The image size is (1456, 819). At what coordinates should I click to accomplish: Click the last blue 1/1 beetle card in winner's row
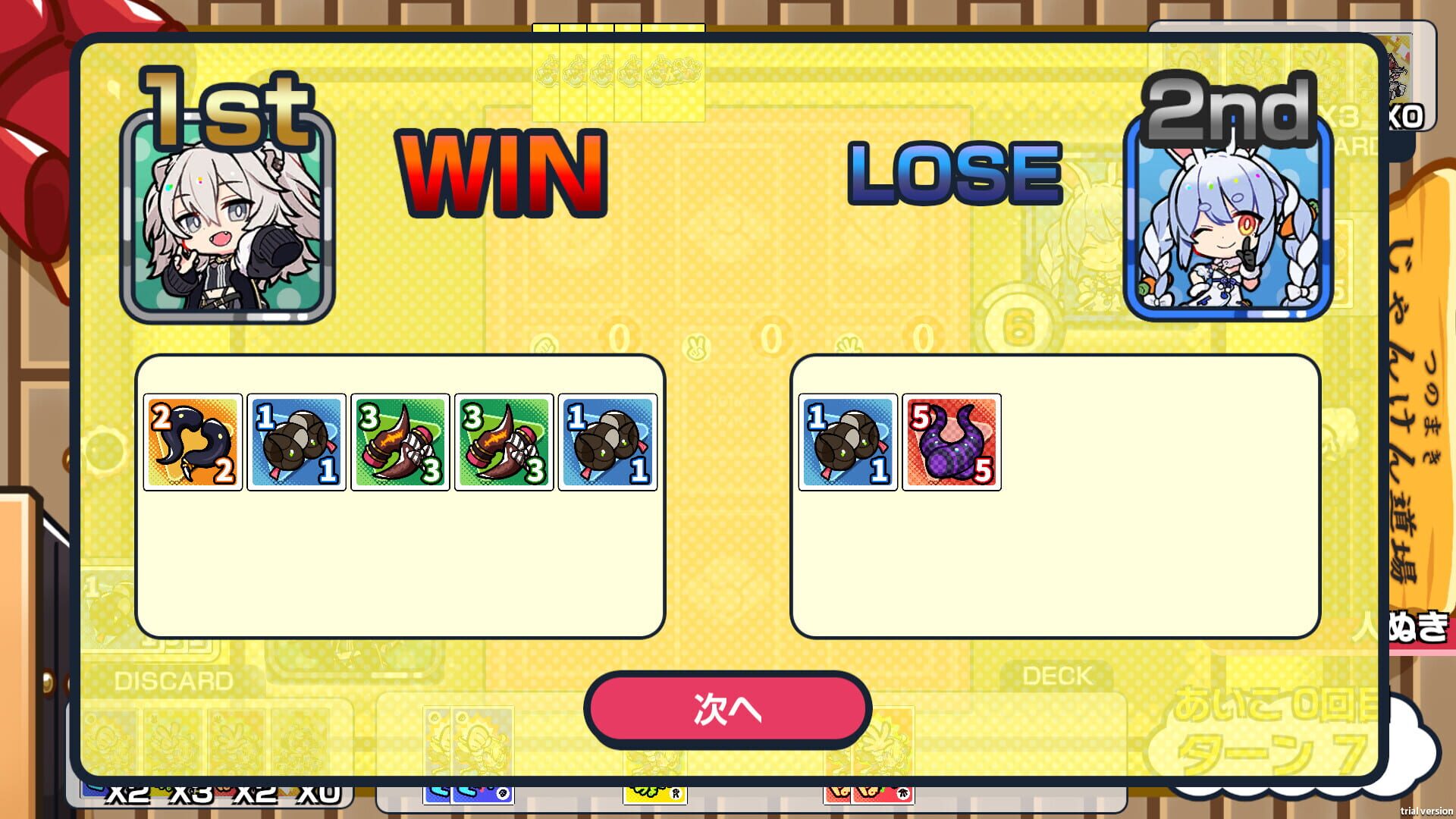(607, 444)
